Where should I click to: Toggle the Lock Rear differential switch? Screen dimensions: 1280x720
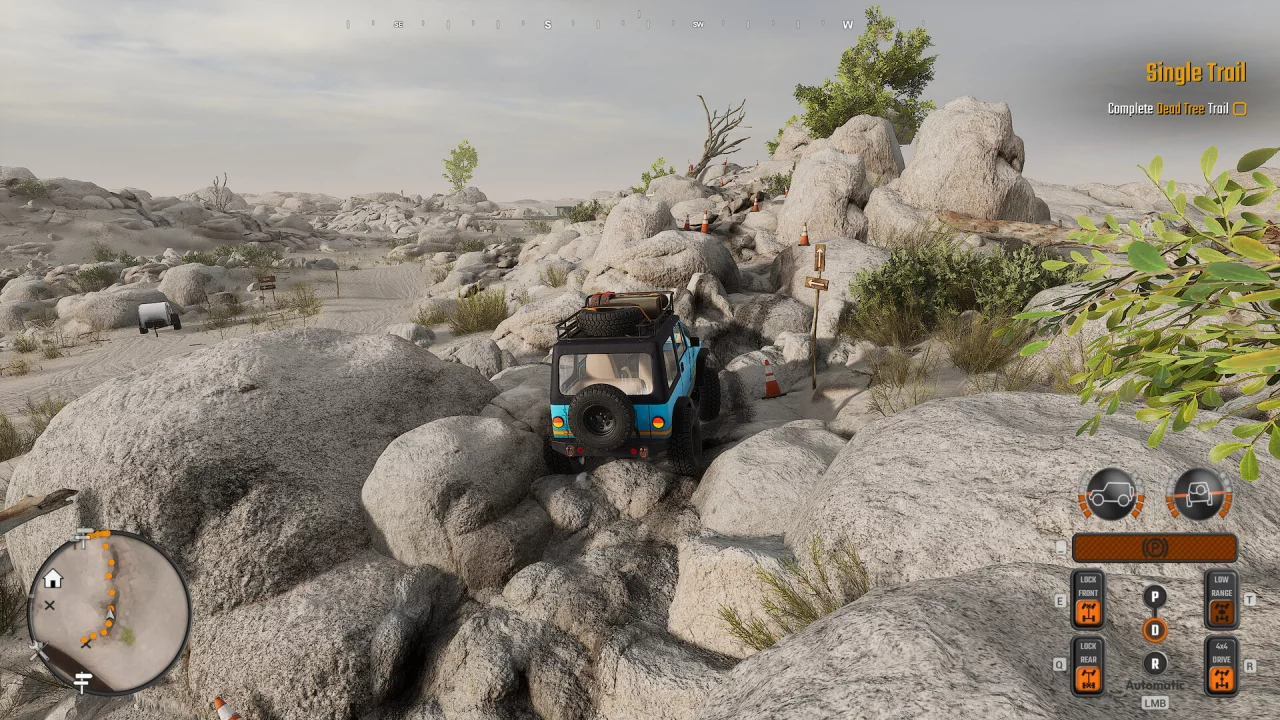point(1087,666)
